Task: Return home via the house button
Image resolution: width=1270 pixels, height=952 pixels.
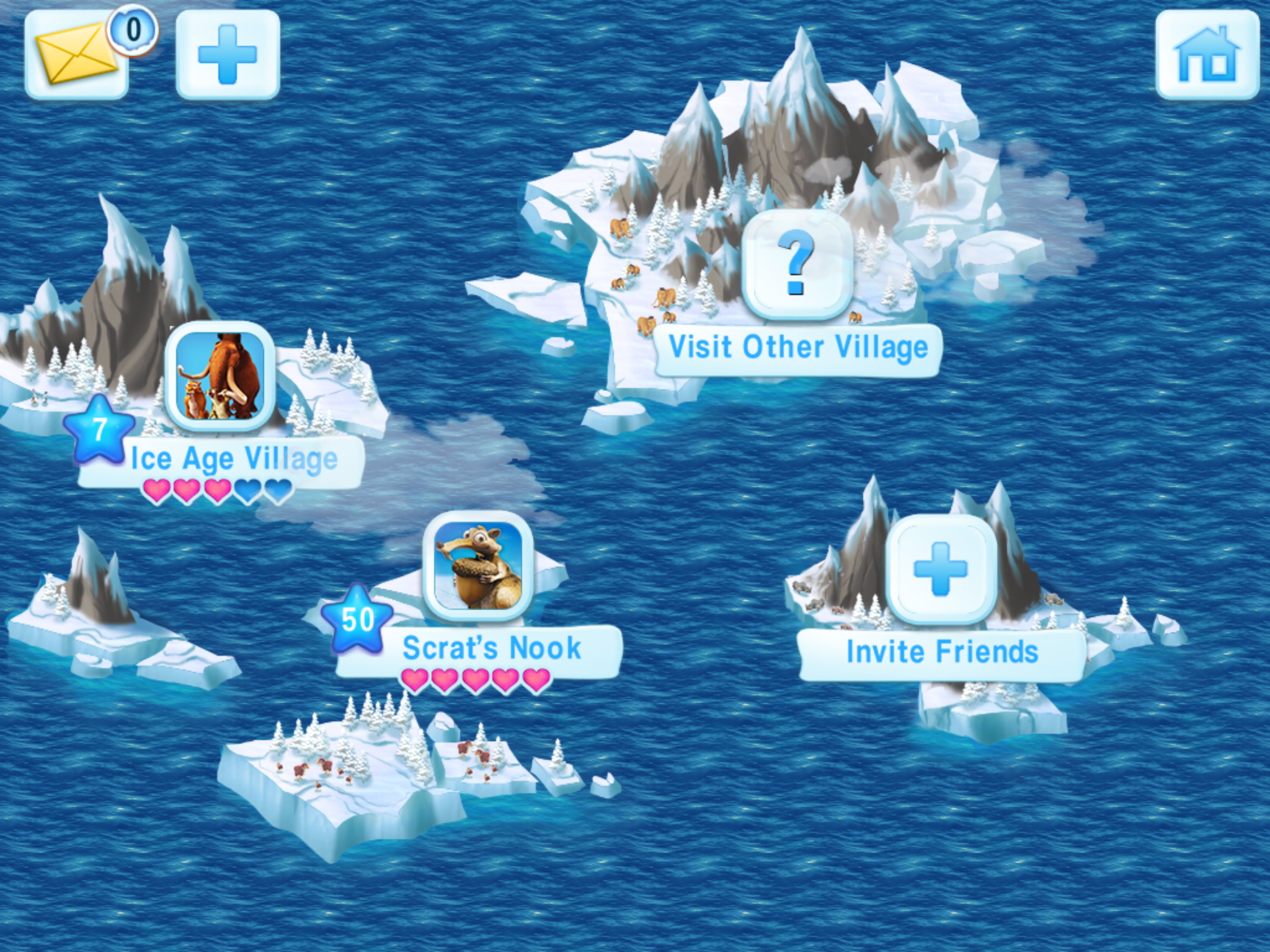Action: click(1207, 55)
